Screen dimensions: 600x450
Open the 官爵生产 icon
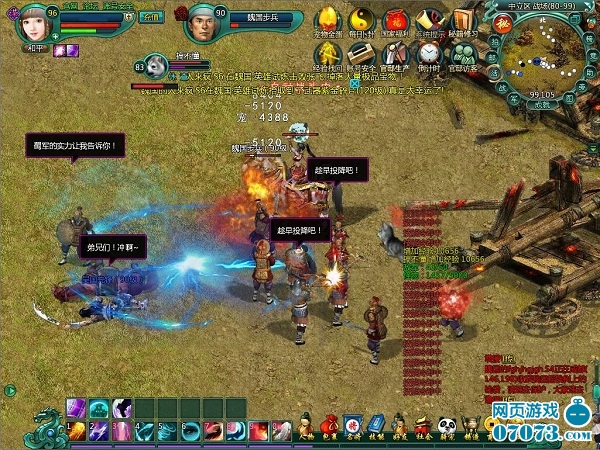(397, 54)
